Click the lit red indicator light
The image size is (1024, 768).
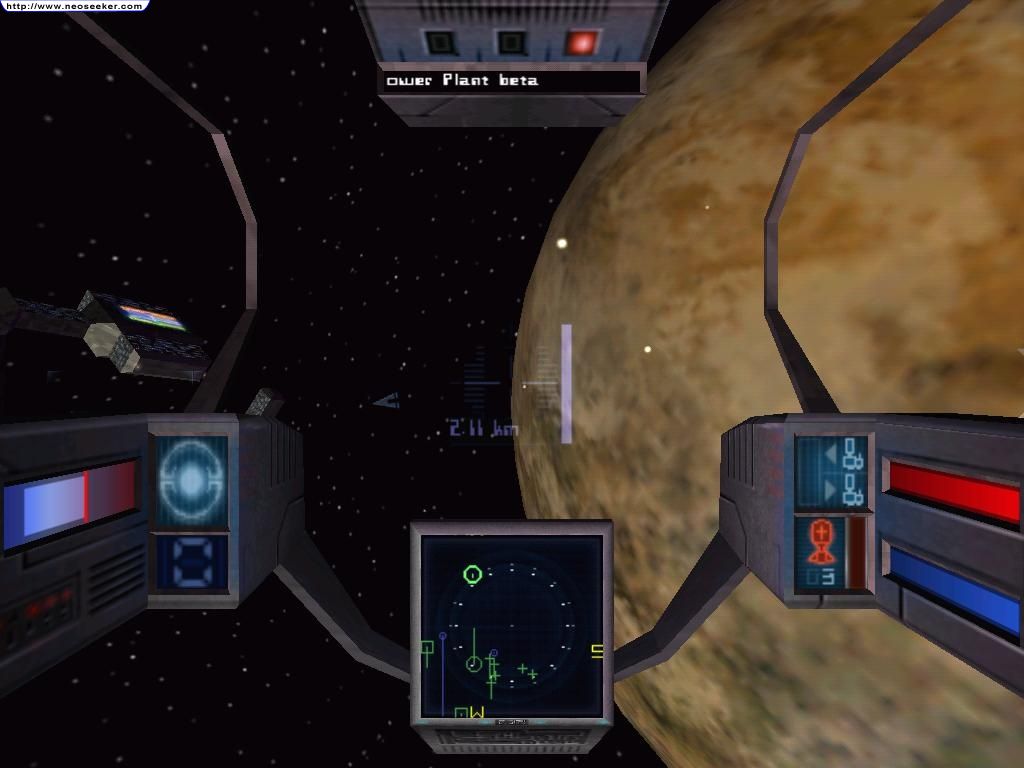click(x=580, y=43)
